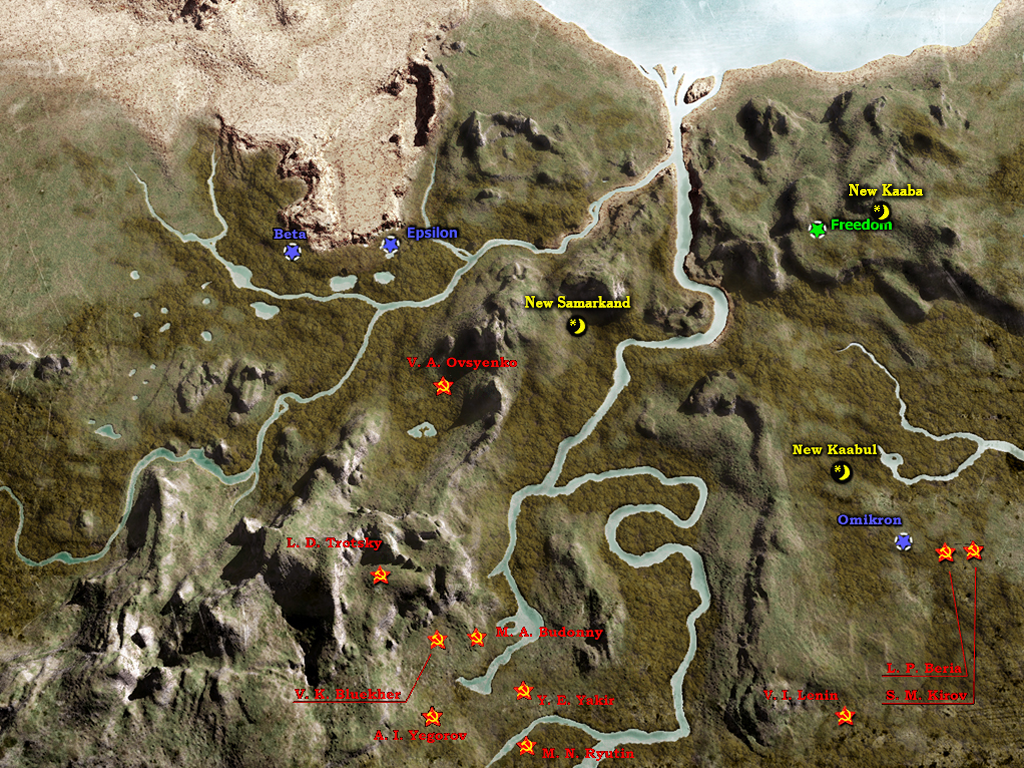Click the Epsilon base marker
1024x768 pixels.
click(x=390, y=245)
